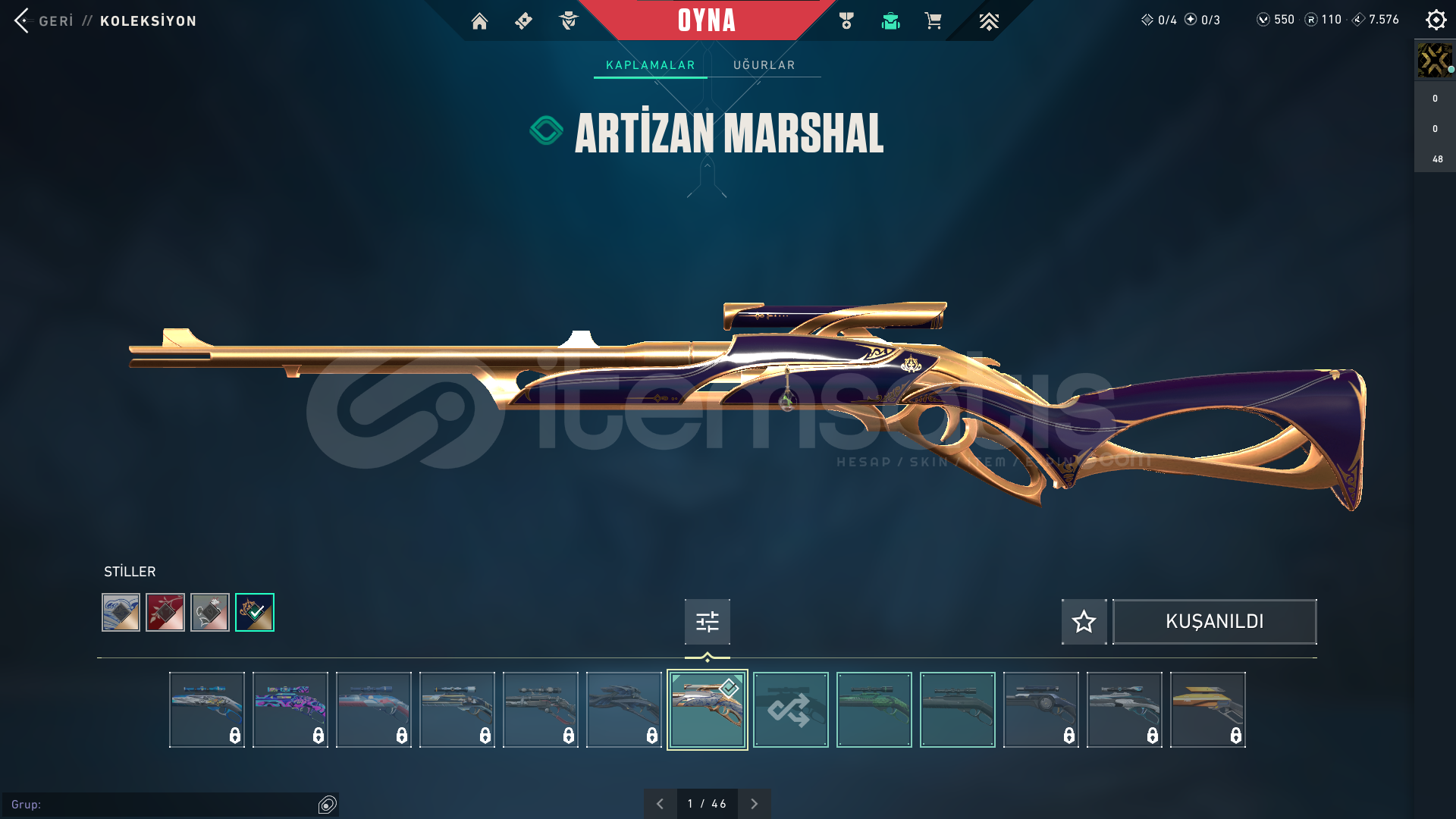Toggle the favorite star button
This screenshot has width=1456, height=819.
click(x=1084, y=622)
